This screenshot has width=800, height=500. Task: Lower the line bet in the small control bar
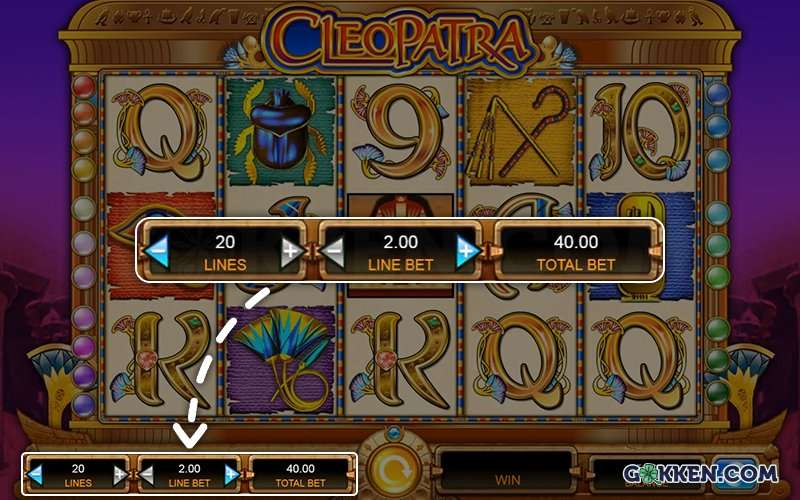(x=145, y=474)
